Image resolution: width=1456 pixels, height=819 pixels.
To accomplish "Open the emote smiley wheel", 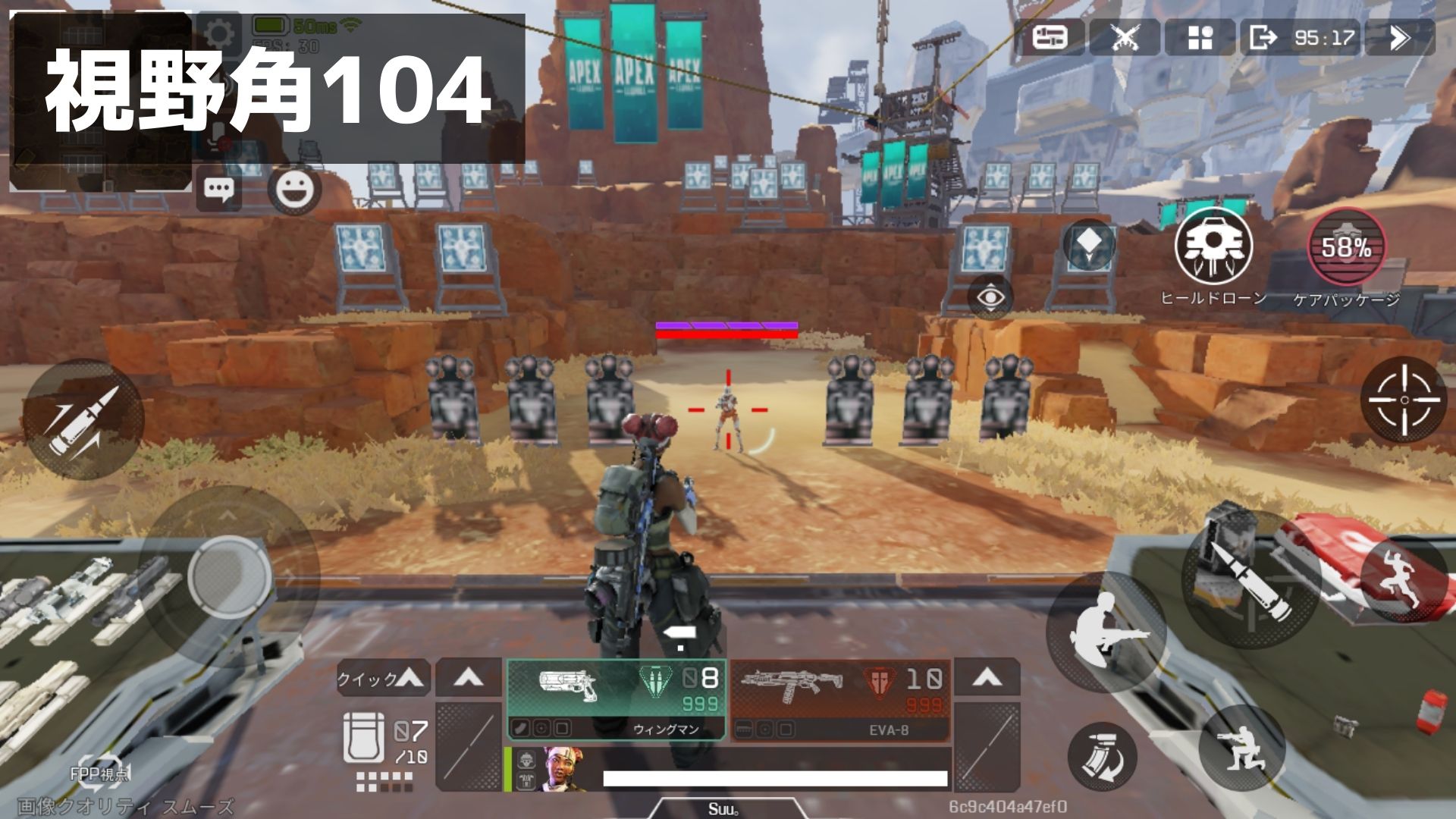I will [x=294, y=189].
